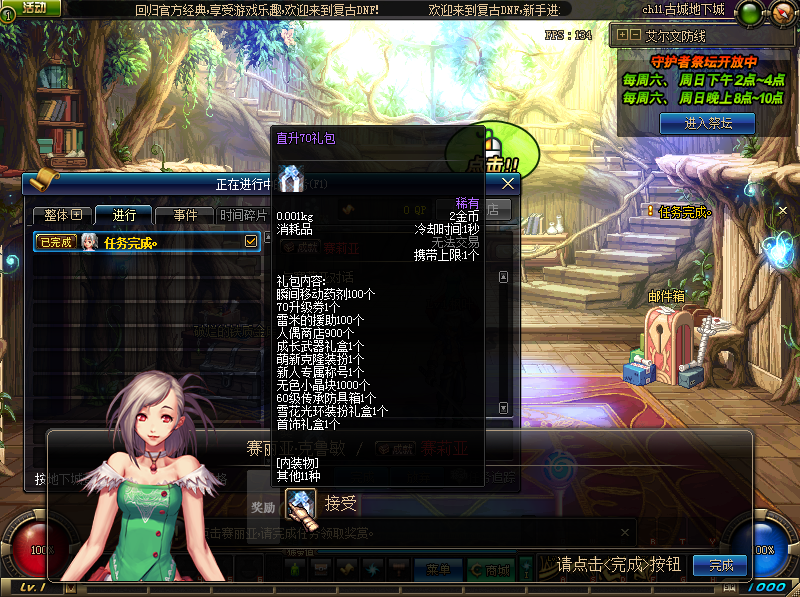Image resolution: width=800 pixels, height=597 pixels.
Task: Open the 事件 quest tab
Action: (185, 215)
